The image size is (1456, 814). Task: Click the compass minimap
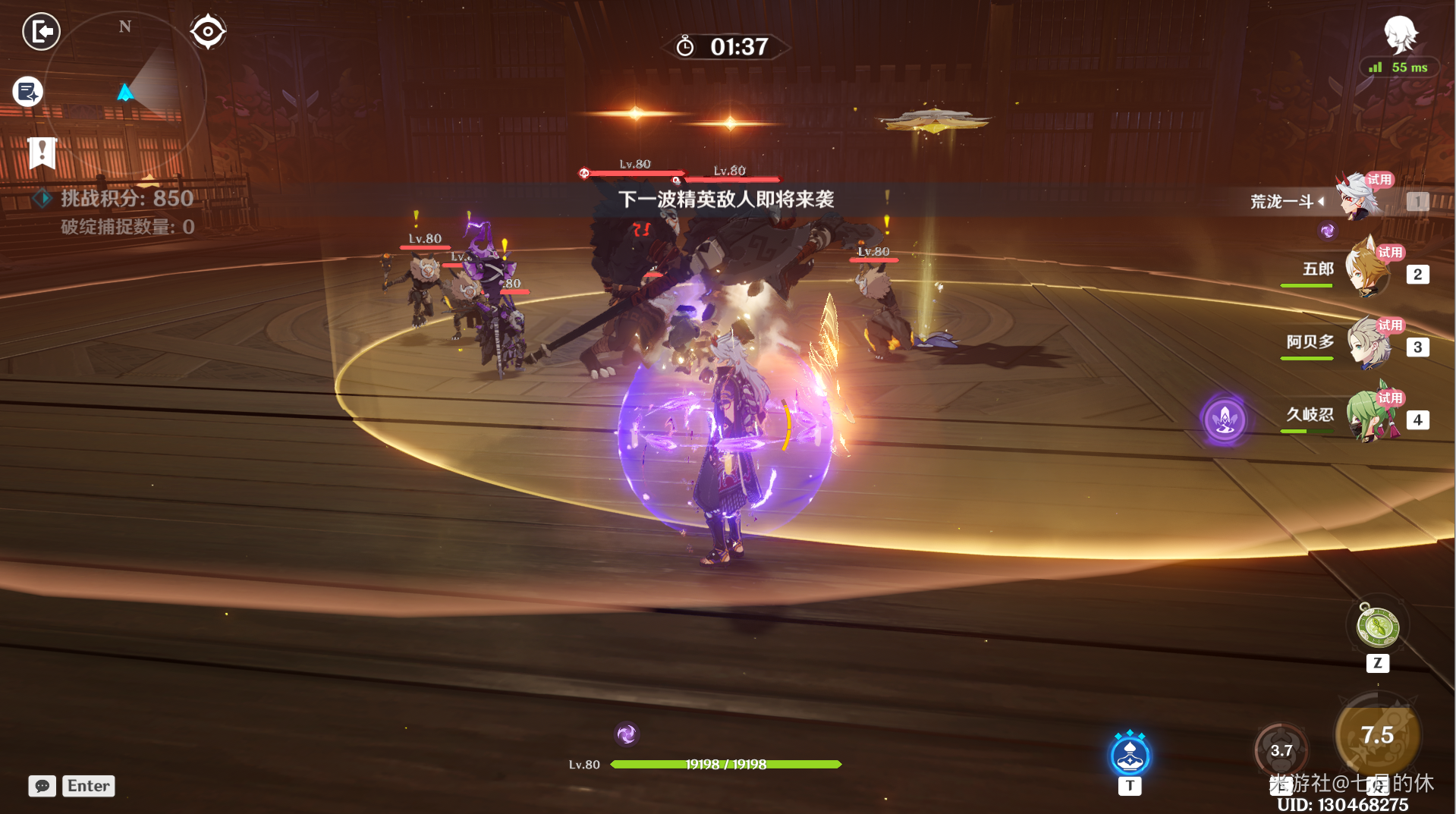tap(126, 92)
